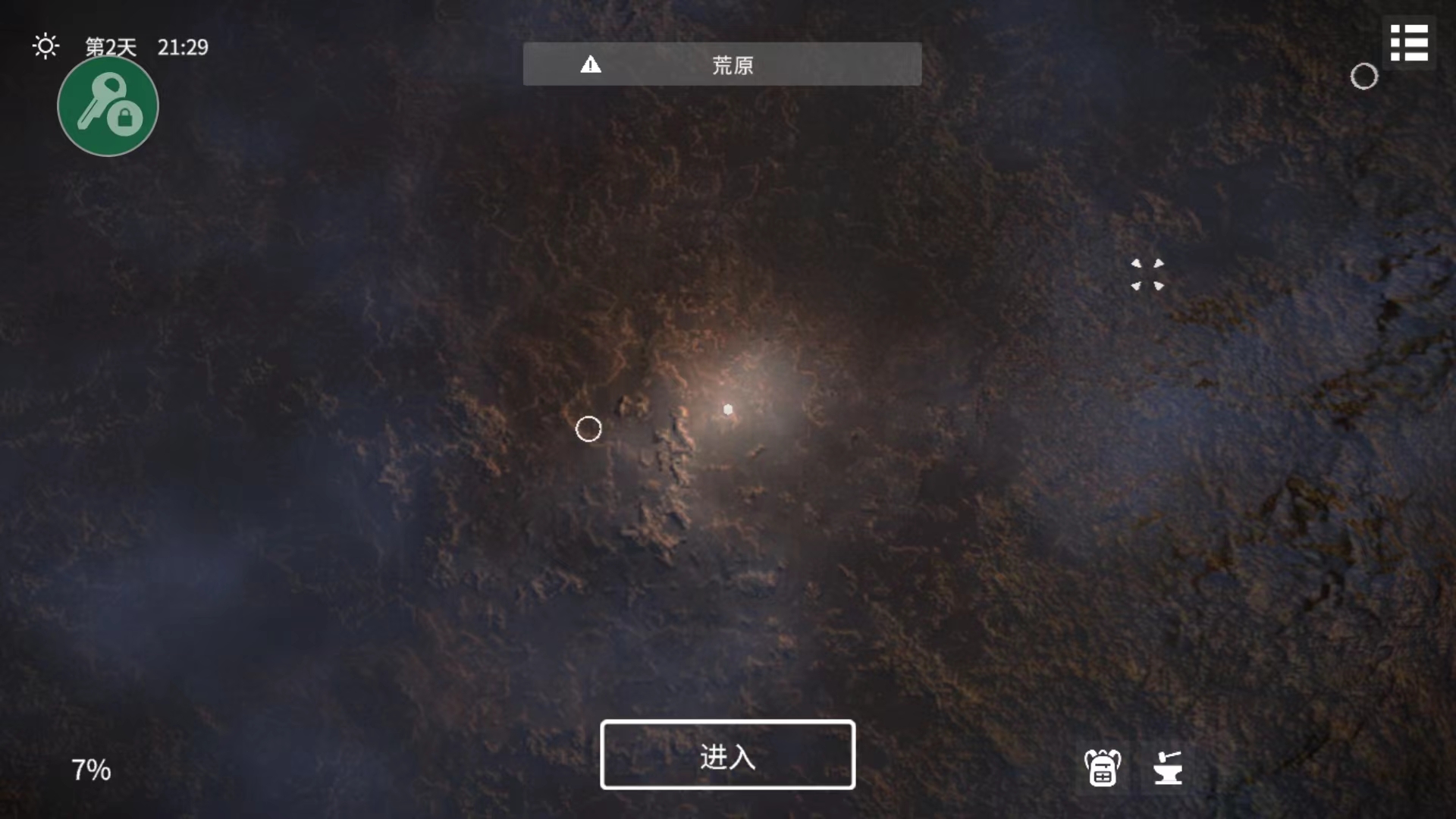Open the backpack inventory
This screenshot has height=819, width=1456.
(1102, 767)
